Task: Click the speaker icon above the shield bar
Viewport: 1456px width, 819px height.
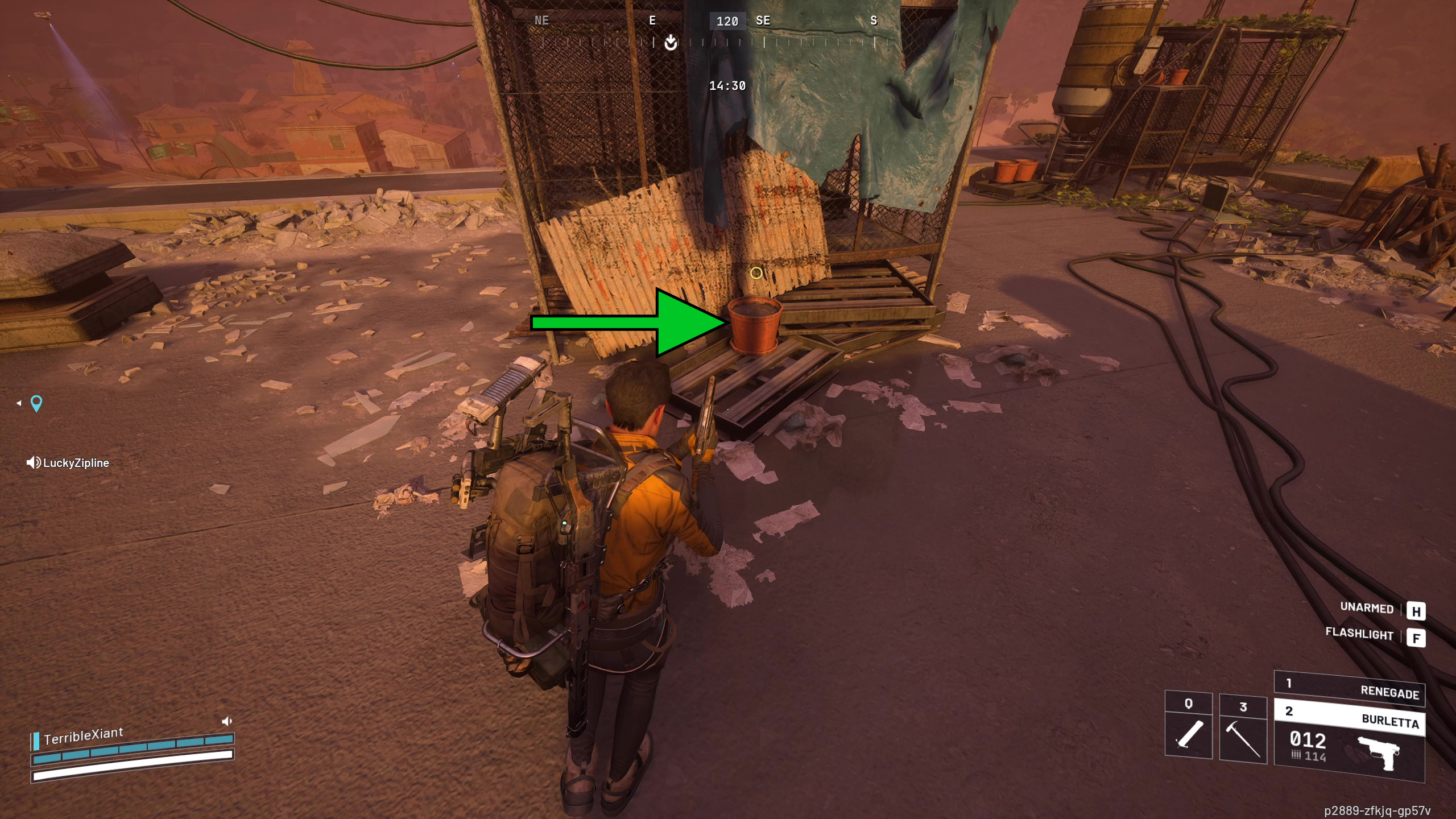Action: tap(226, 721)
